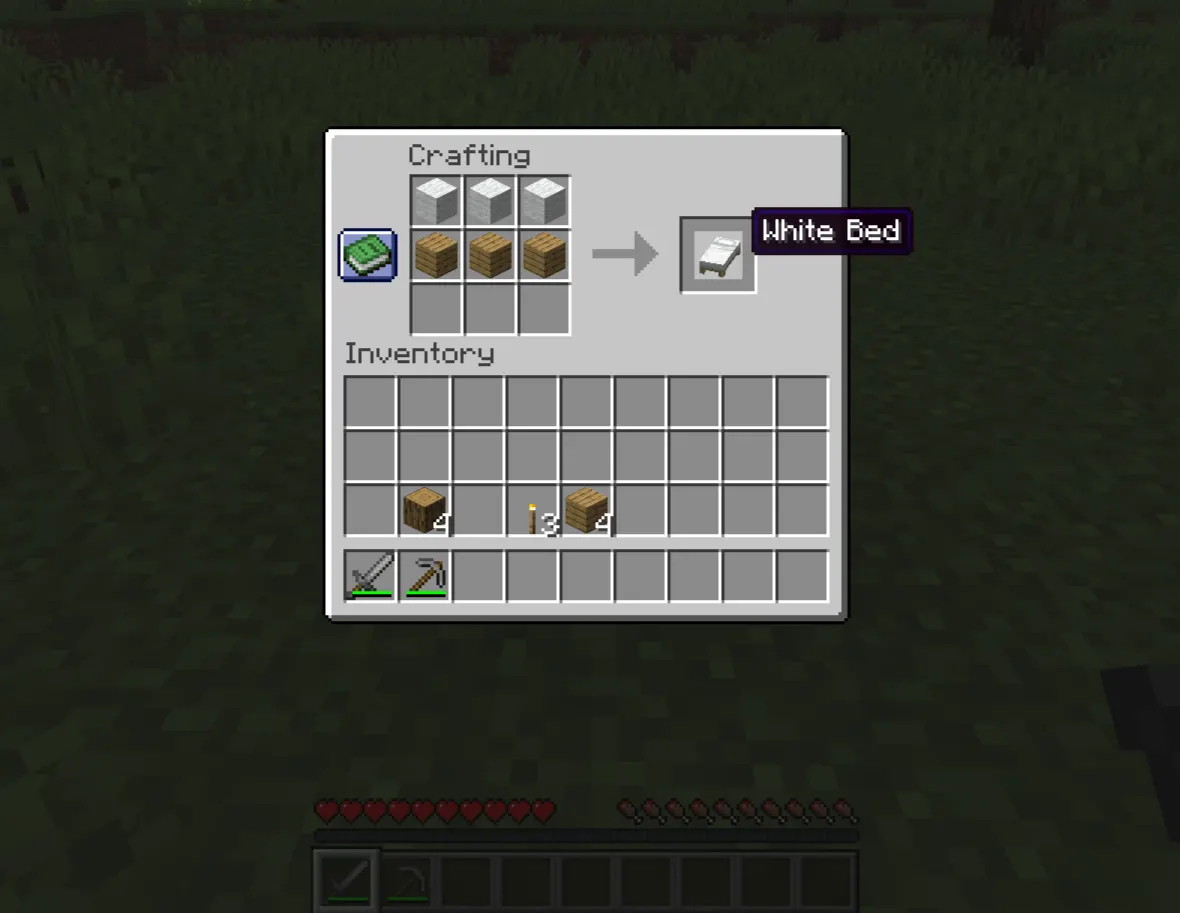Select the oak log stack in the inventory
Viewport: 1180px width, 913px height.
click(x=424, y=510)
